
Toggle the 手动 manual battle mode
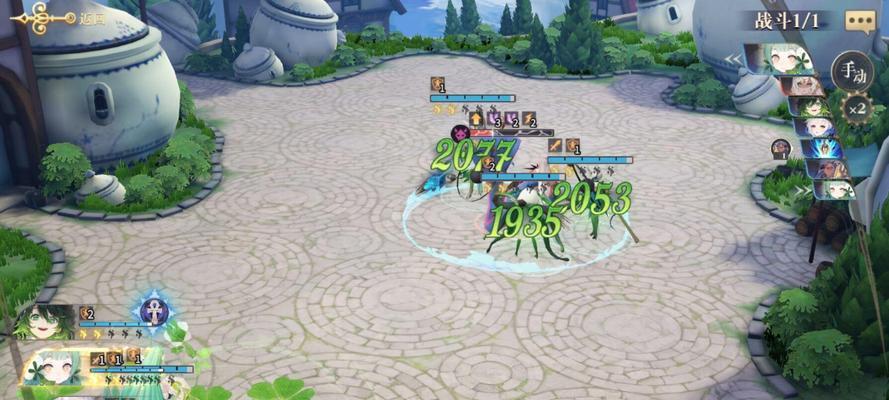851,70
